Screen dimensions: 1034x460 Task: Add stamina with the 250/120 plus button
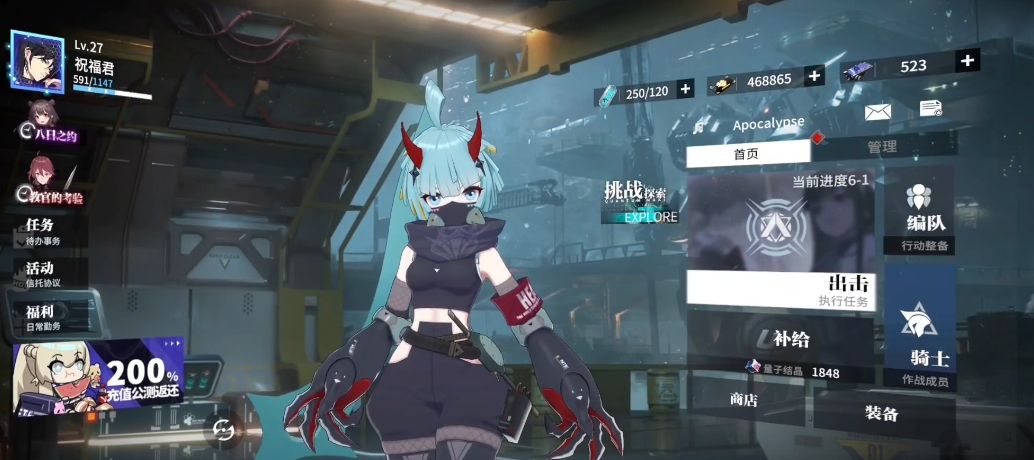685,90
